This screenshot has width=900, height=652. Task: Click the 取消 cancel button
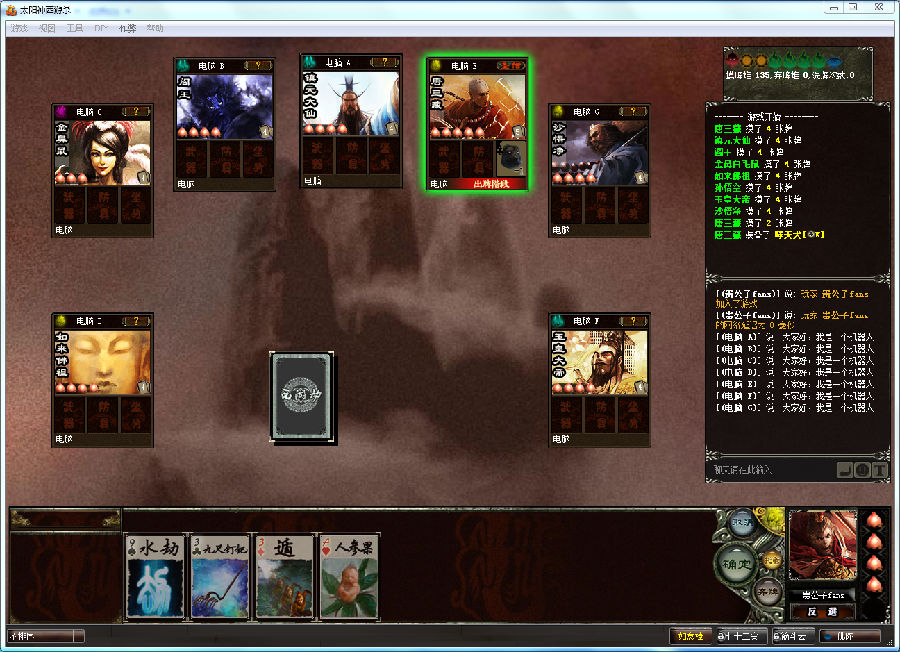[x=741, y=524]
